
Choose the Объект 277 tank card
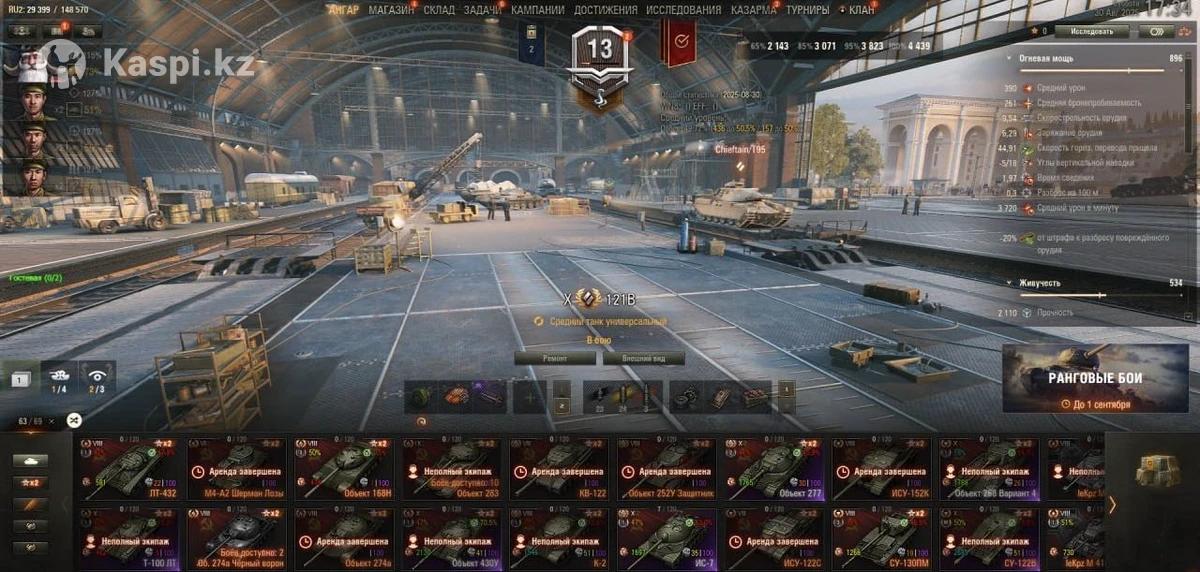778,468
